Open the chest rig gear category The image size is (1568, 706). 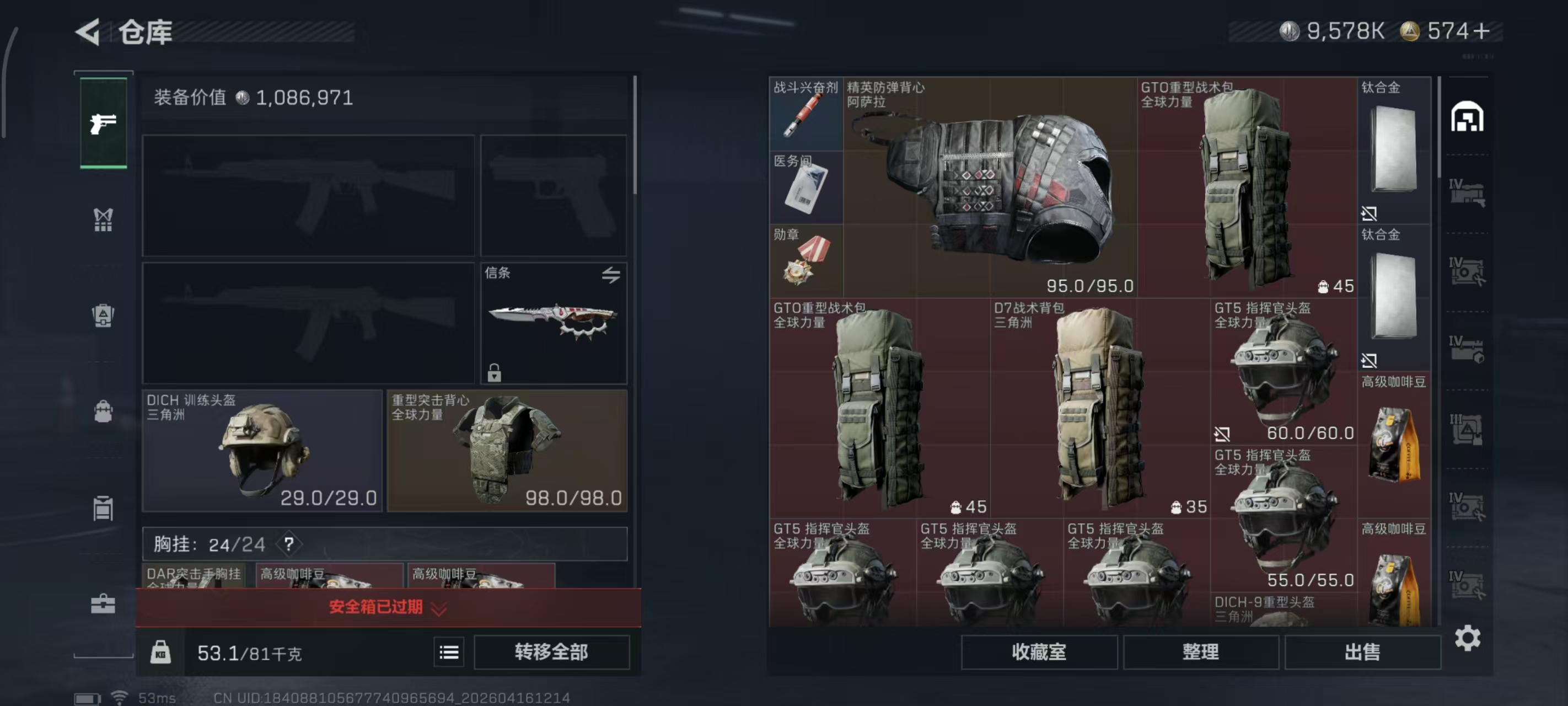tap(104, 221)
